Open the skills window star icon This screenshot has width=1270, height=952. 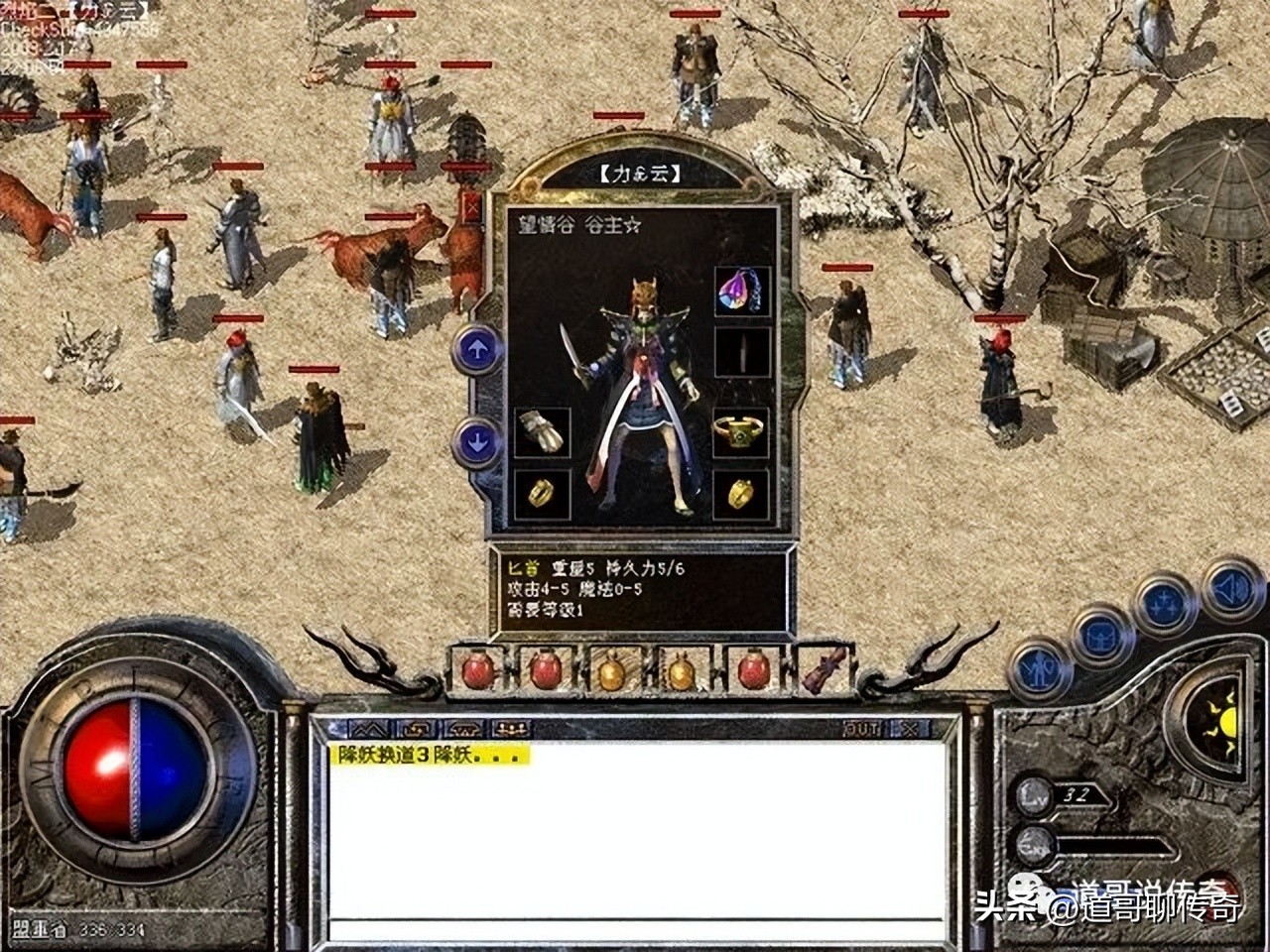1163,603
